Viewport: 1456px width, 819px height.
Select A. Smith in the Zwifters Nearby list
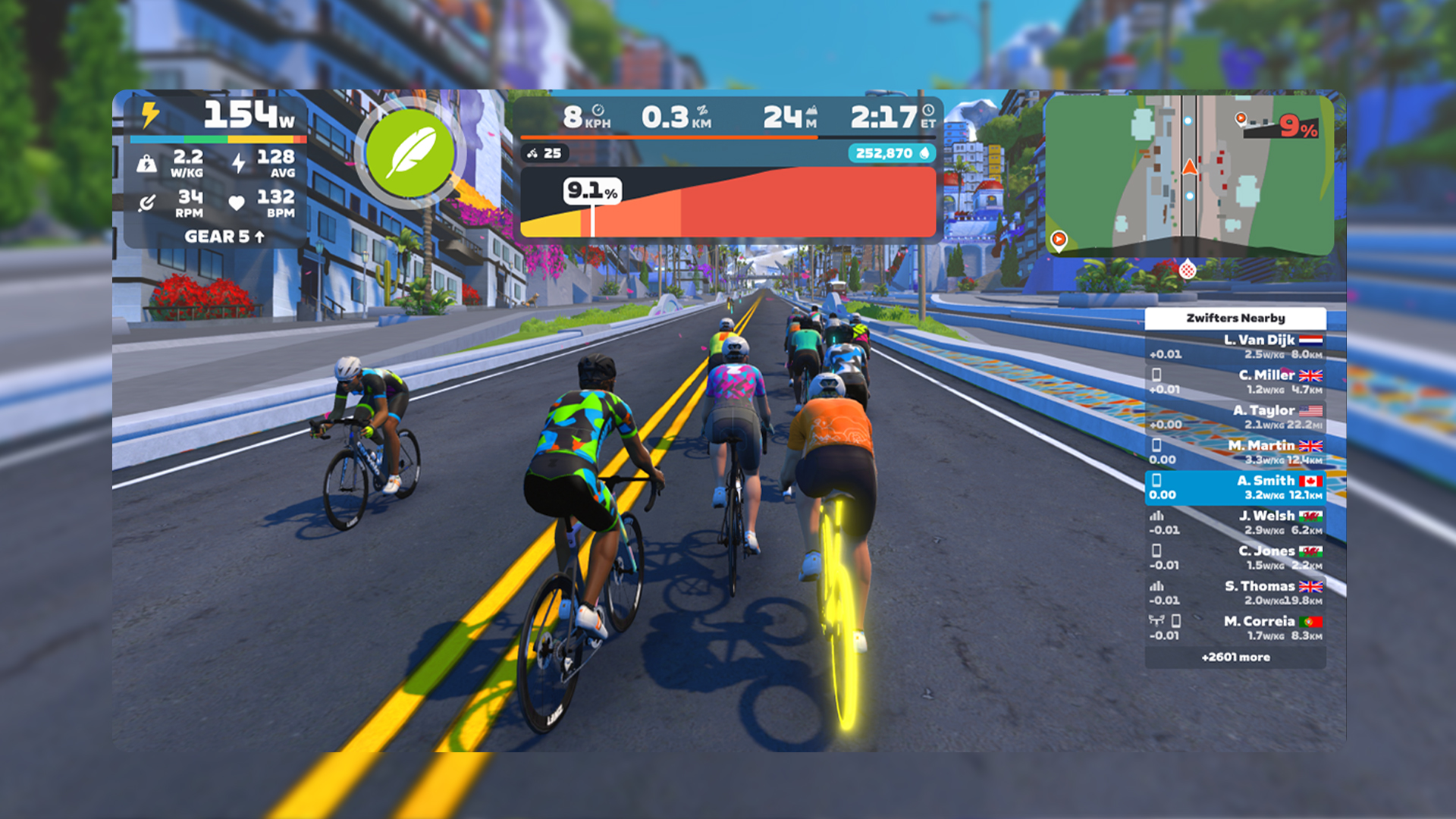[1234, 486]
